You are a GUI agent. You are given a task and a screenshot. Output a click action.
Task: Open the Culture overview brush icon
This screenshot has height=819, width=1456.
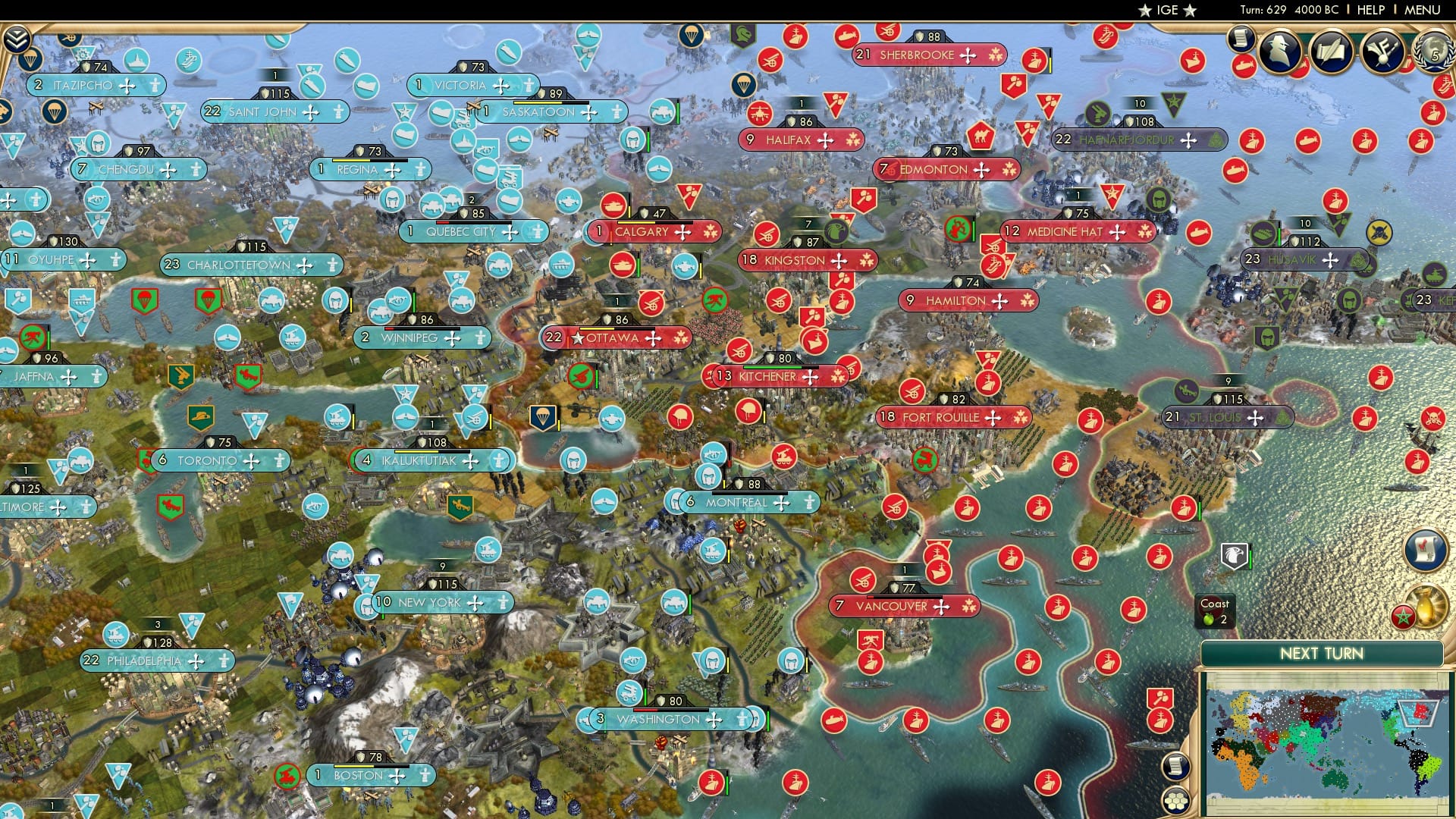[x=1381, y=51]
